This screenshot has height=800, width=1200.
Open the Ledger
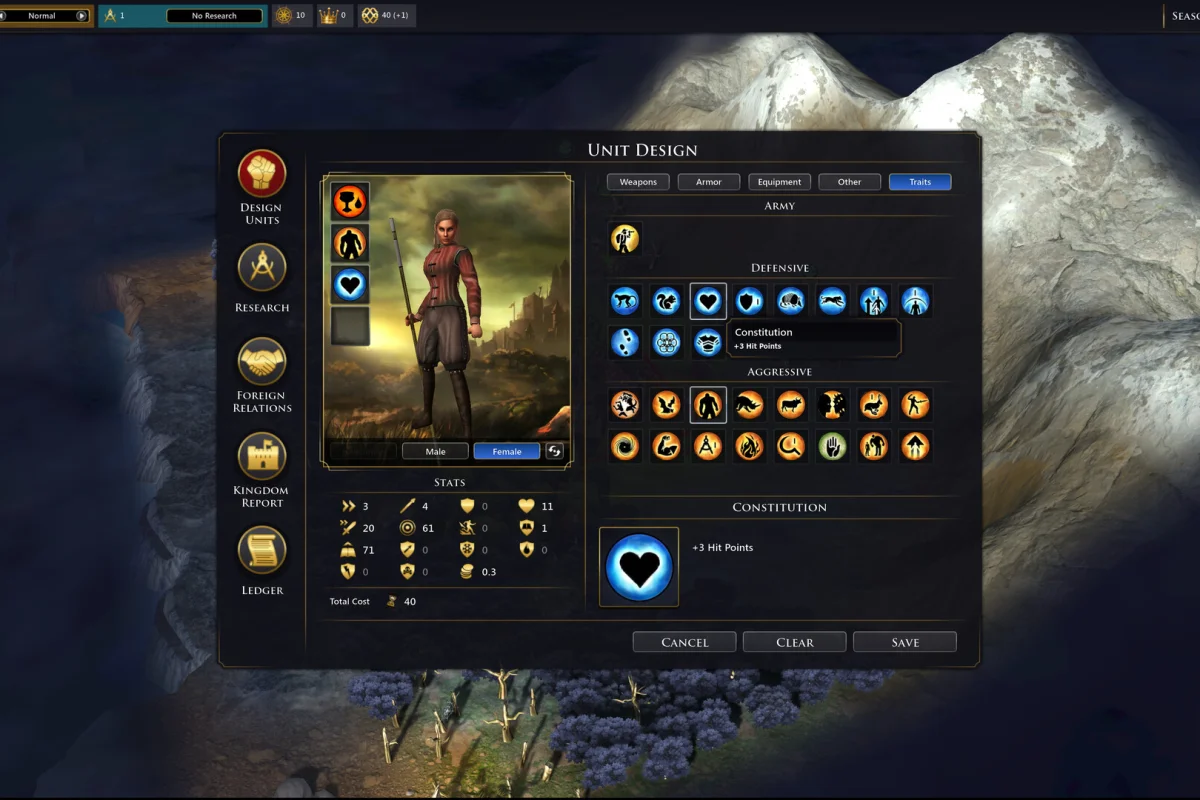tap(262, 551)
